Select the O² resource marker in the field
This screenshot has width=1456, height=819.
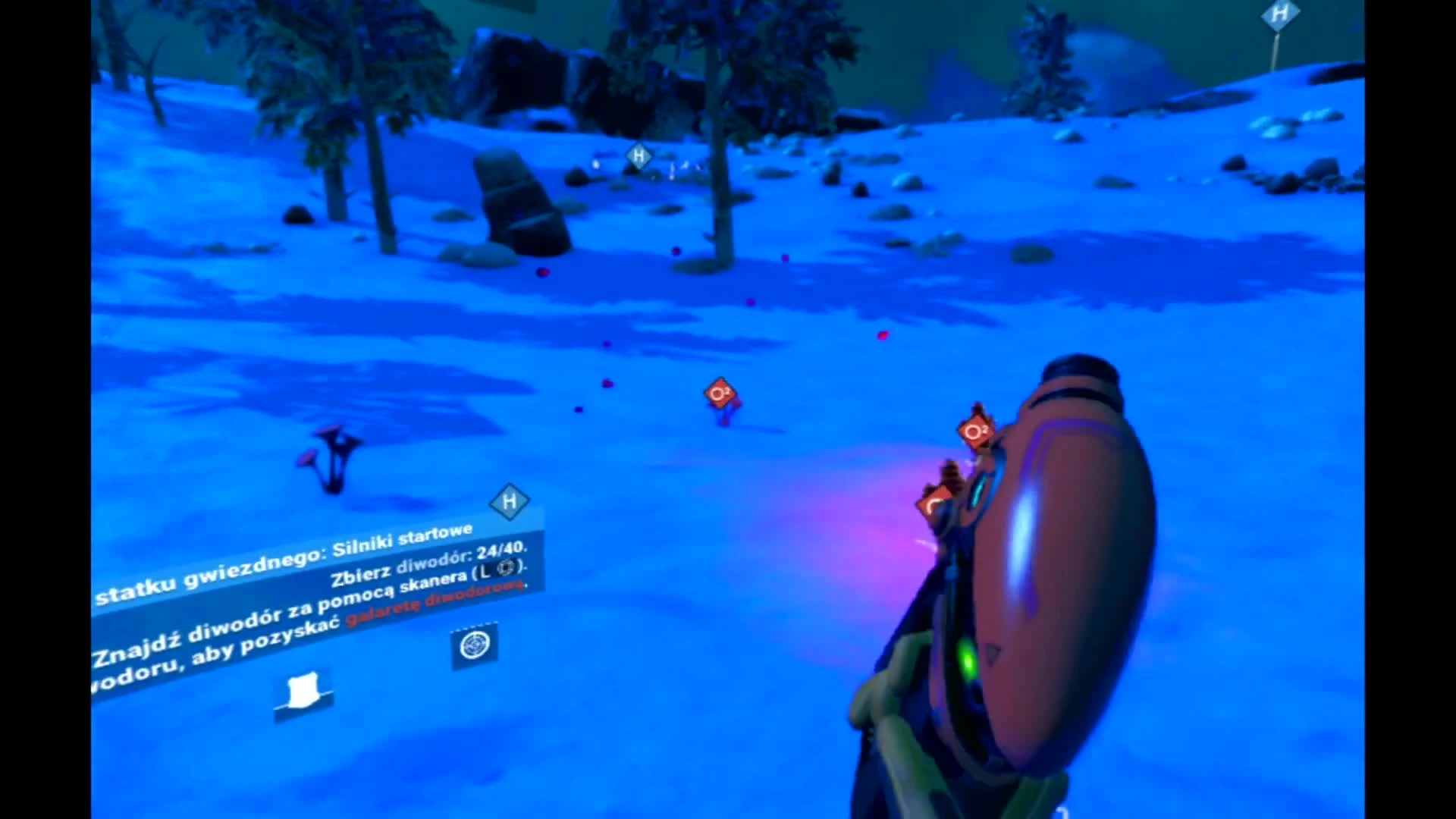718,392
